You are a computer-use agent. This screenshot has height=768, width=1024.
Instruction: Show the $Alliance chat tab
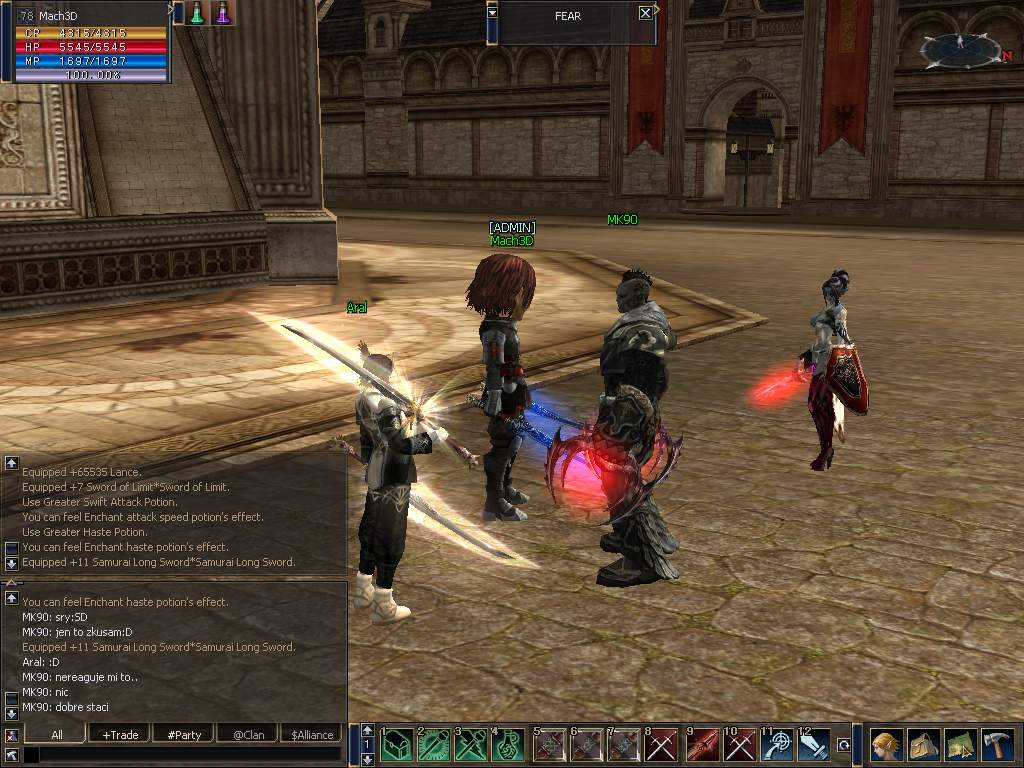312,734
